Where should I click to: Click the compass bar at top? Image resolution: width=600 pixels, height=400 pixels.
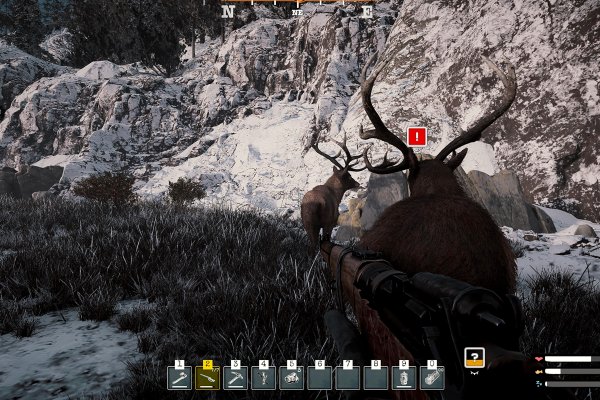click(297, 9)
